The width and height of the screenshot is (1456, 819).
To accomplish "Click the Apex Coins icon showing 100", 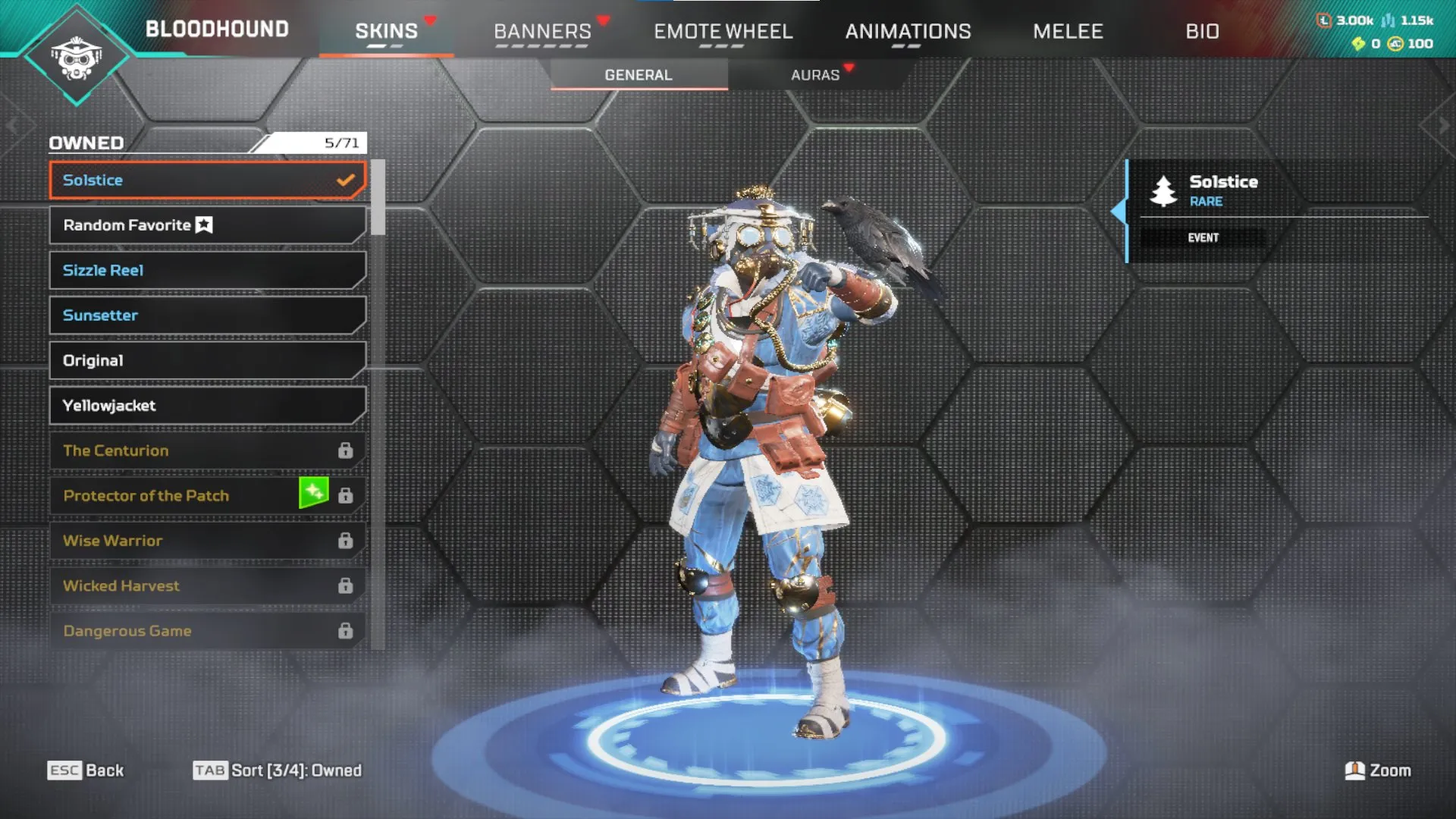I will pos(1394,44).
